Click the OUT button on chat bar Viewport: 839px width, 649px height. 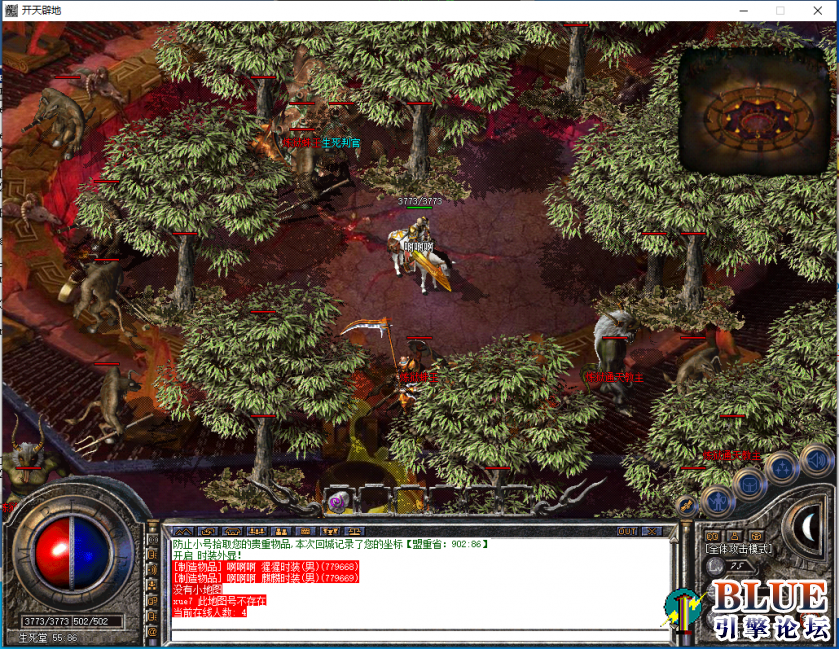click(x=627, y=531)
